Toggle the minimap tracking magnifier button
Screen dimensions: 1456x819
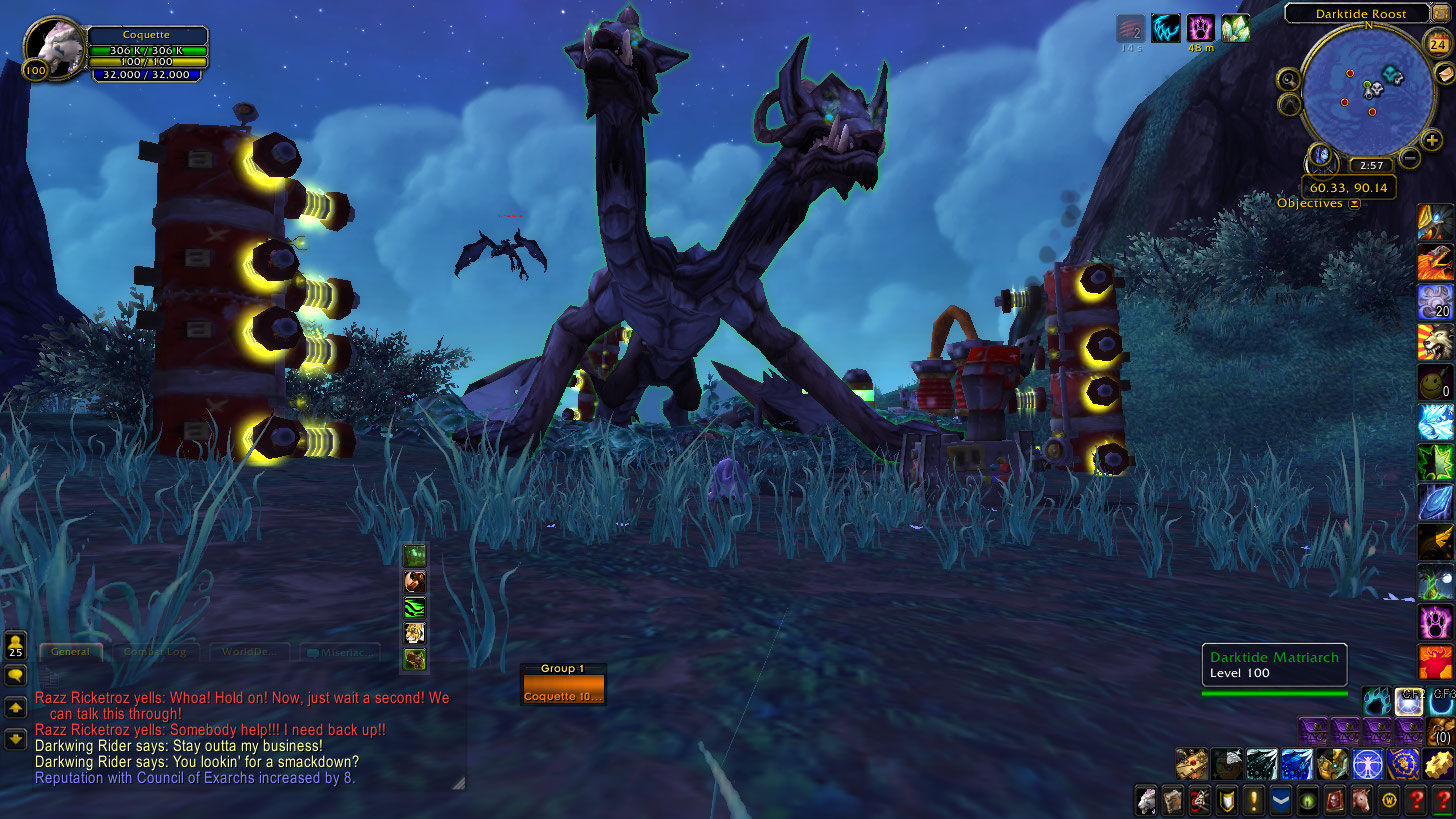pos(1289,79)
